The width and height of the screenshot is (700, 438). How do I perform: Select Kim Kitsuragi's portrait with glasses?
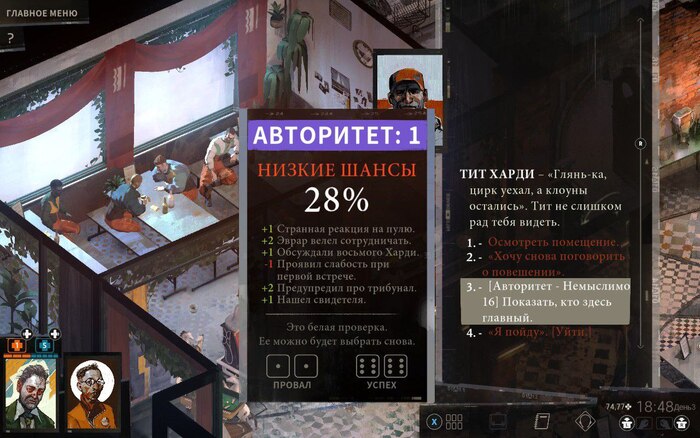(92, 392)
